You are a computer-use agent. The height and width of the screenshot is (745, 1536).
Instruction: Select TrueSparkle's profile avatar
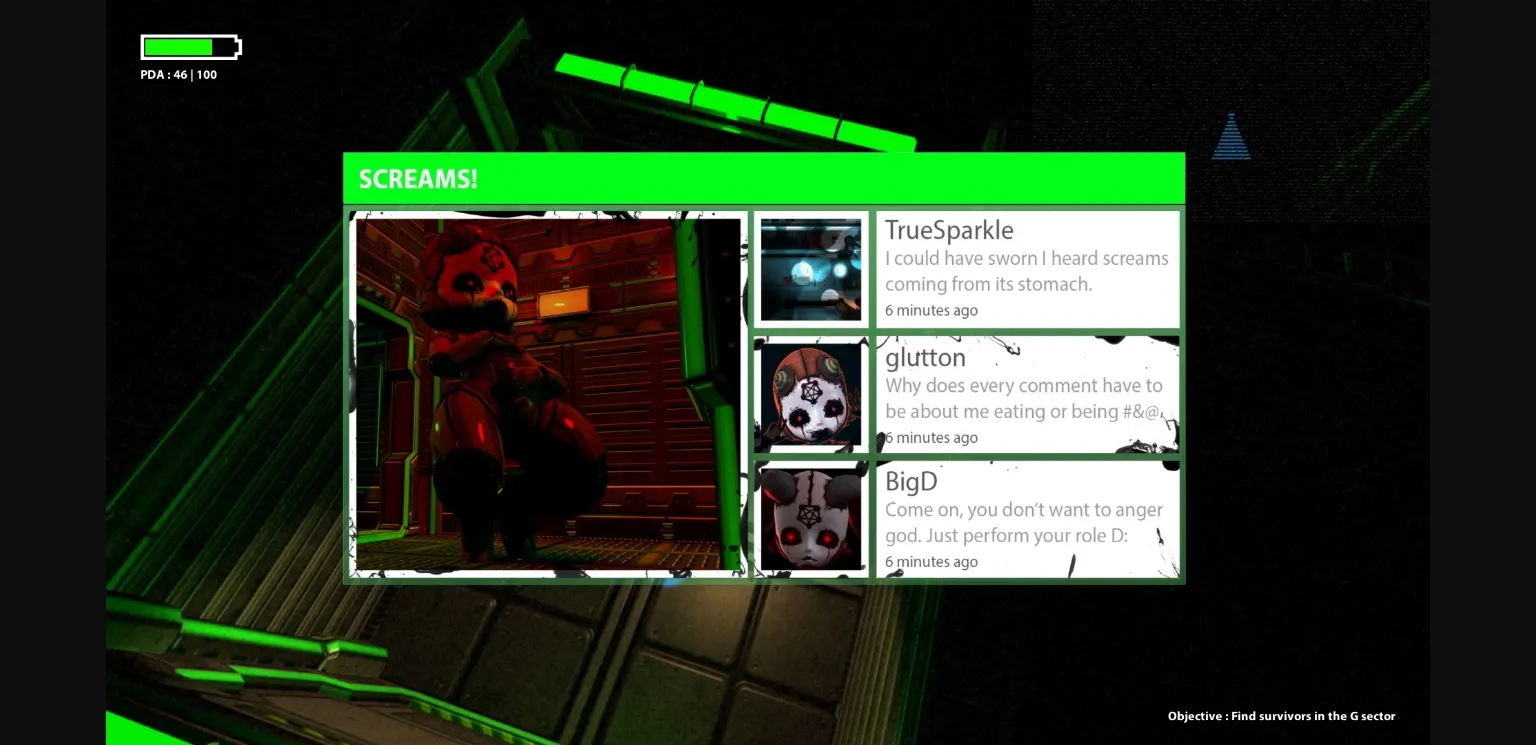tap(811, 268)
